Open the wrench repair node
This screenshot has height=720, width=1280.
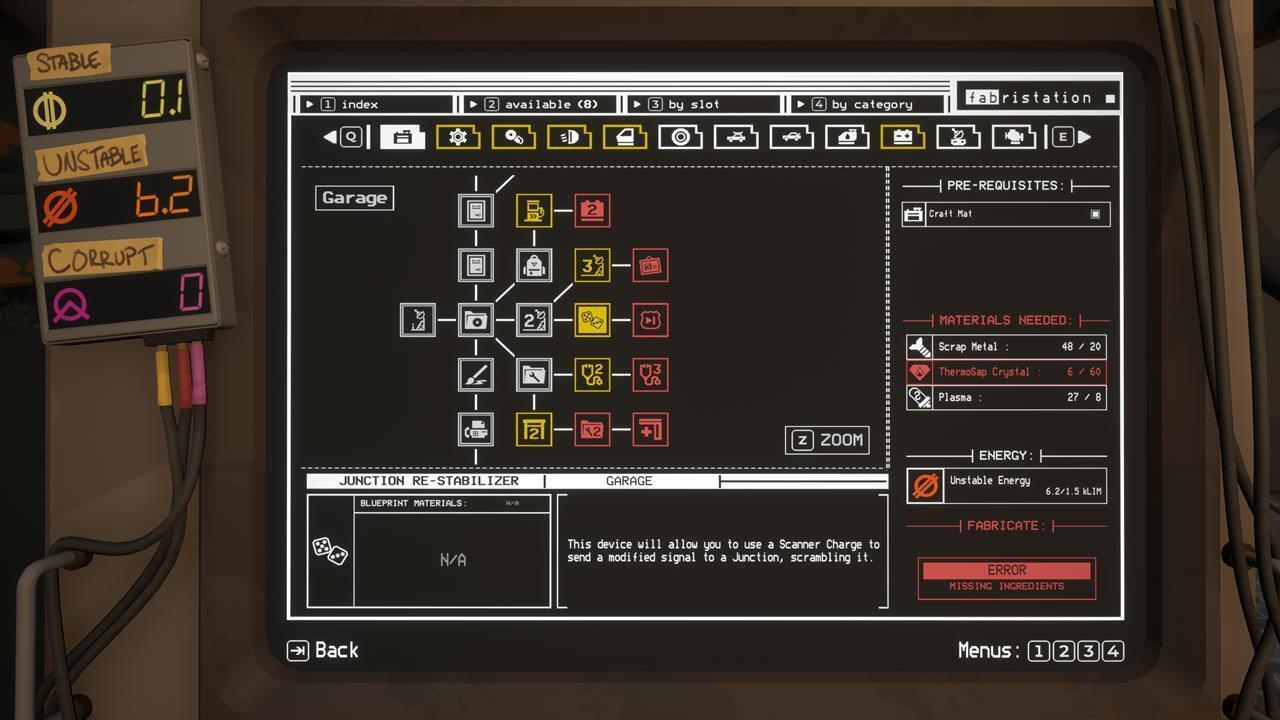click(x=533, y=374)
